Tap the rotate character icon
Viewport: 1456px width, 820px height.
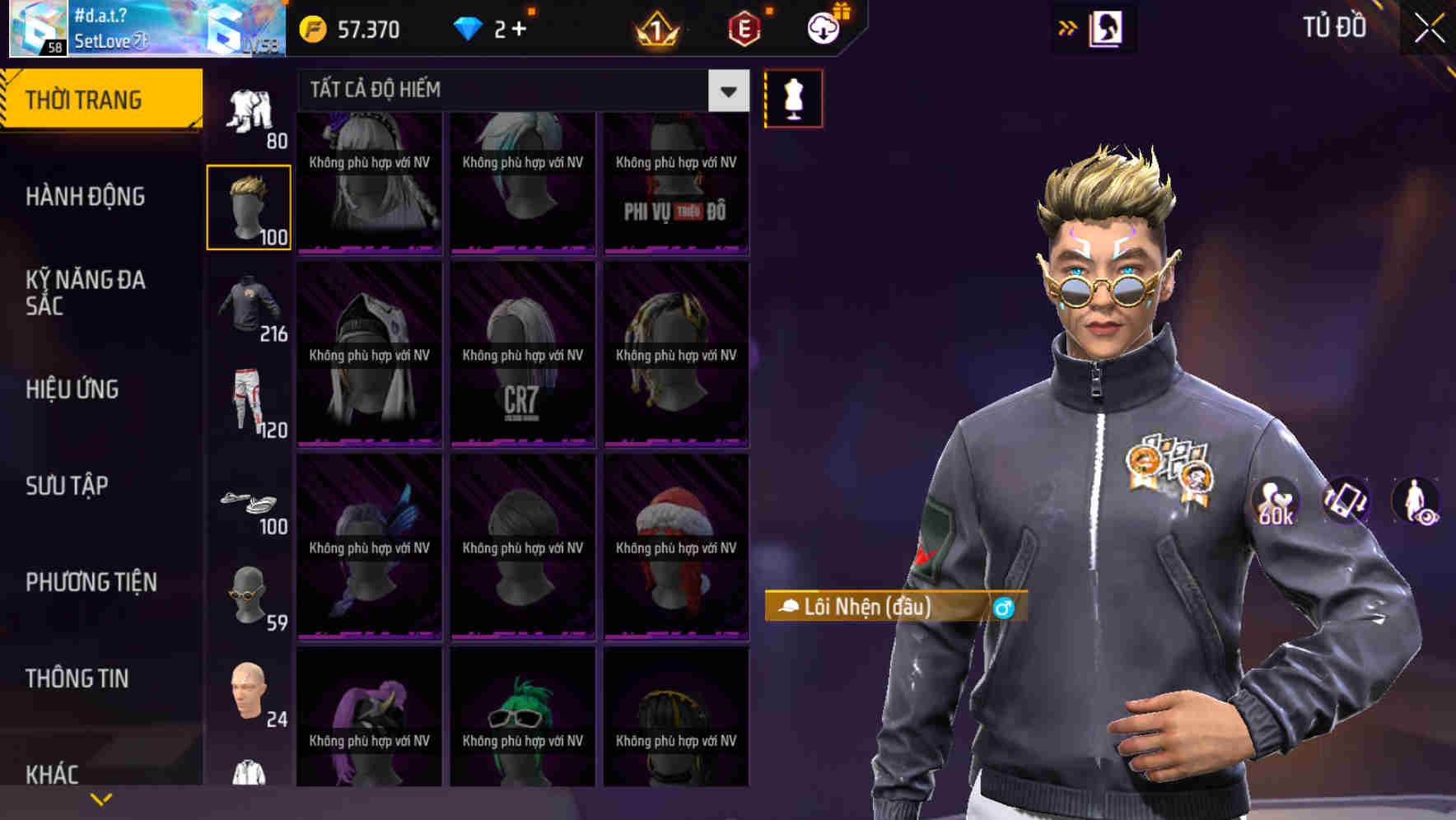(1347, 501)
